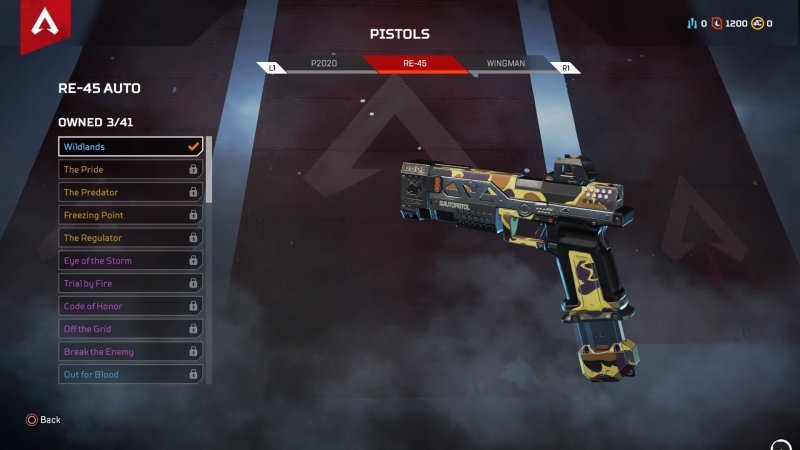Switch to the P2020 tab

pyautogui.click(x=324, y=63)
